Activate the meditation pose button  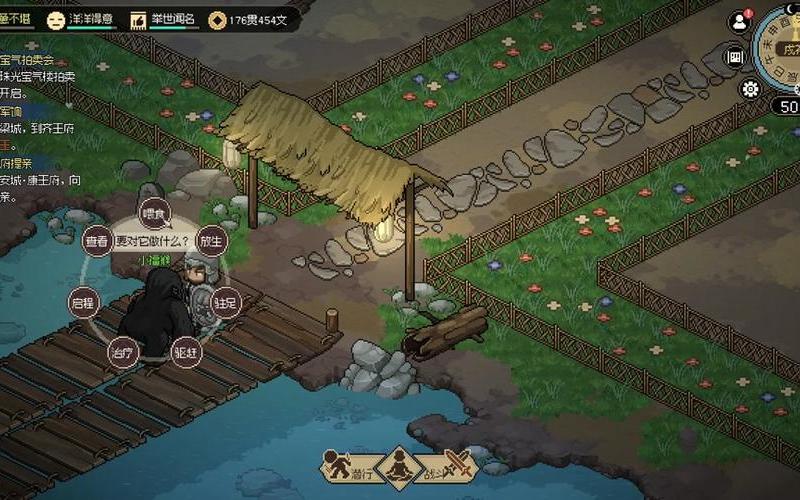pyautogui.click(x=400, y=467)
